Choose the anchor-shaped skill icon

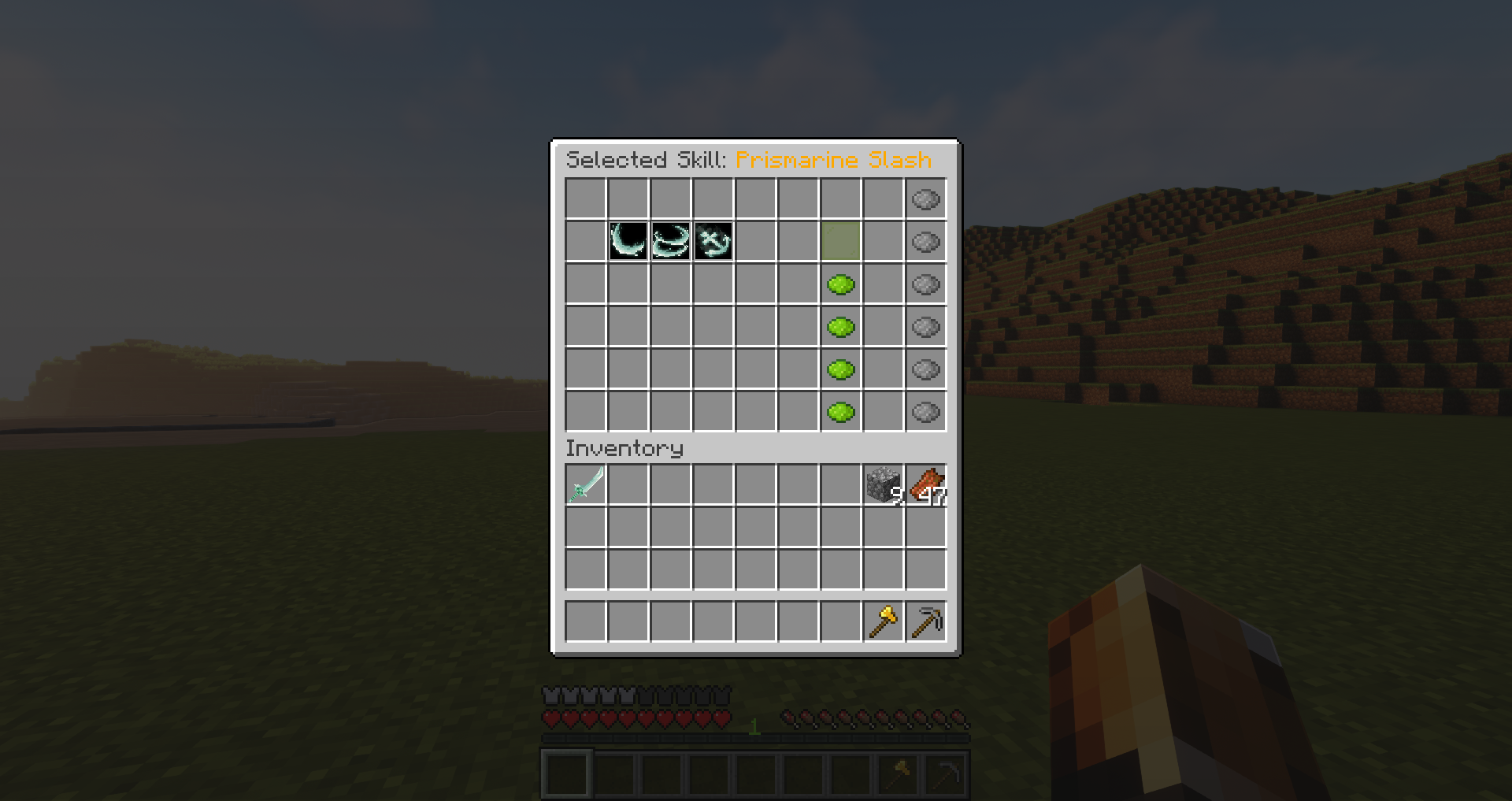[712, 242]
